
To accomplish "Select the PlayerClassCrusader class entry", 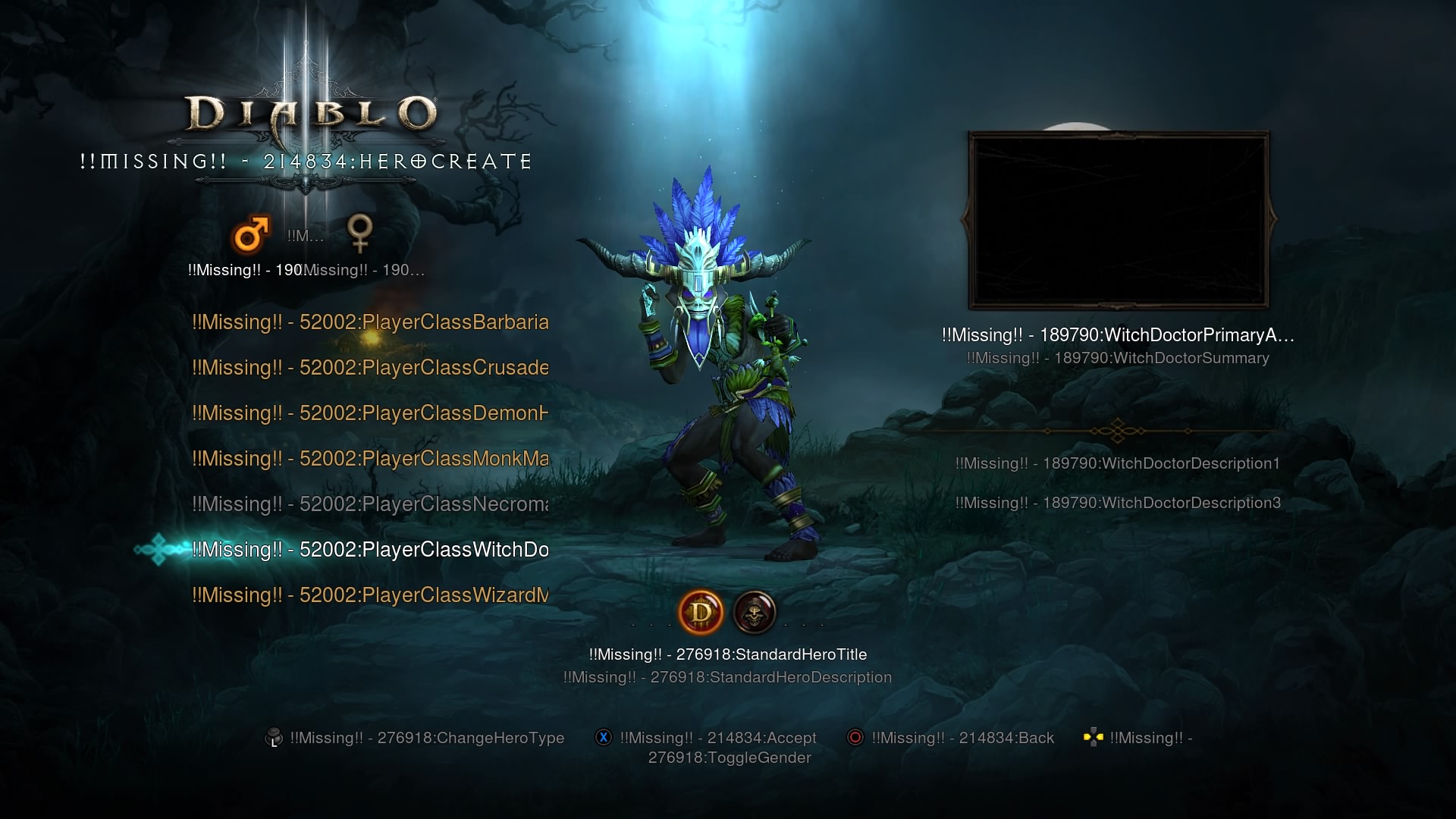I will pyautogui.click(x=370, y=368).
